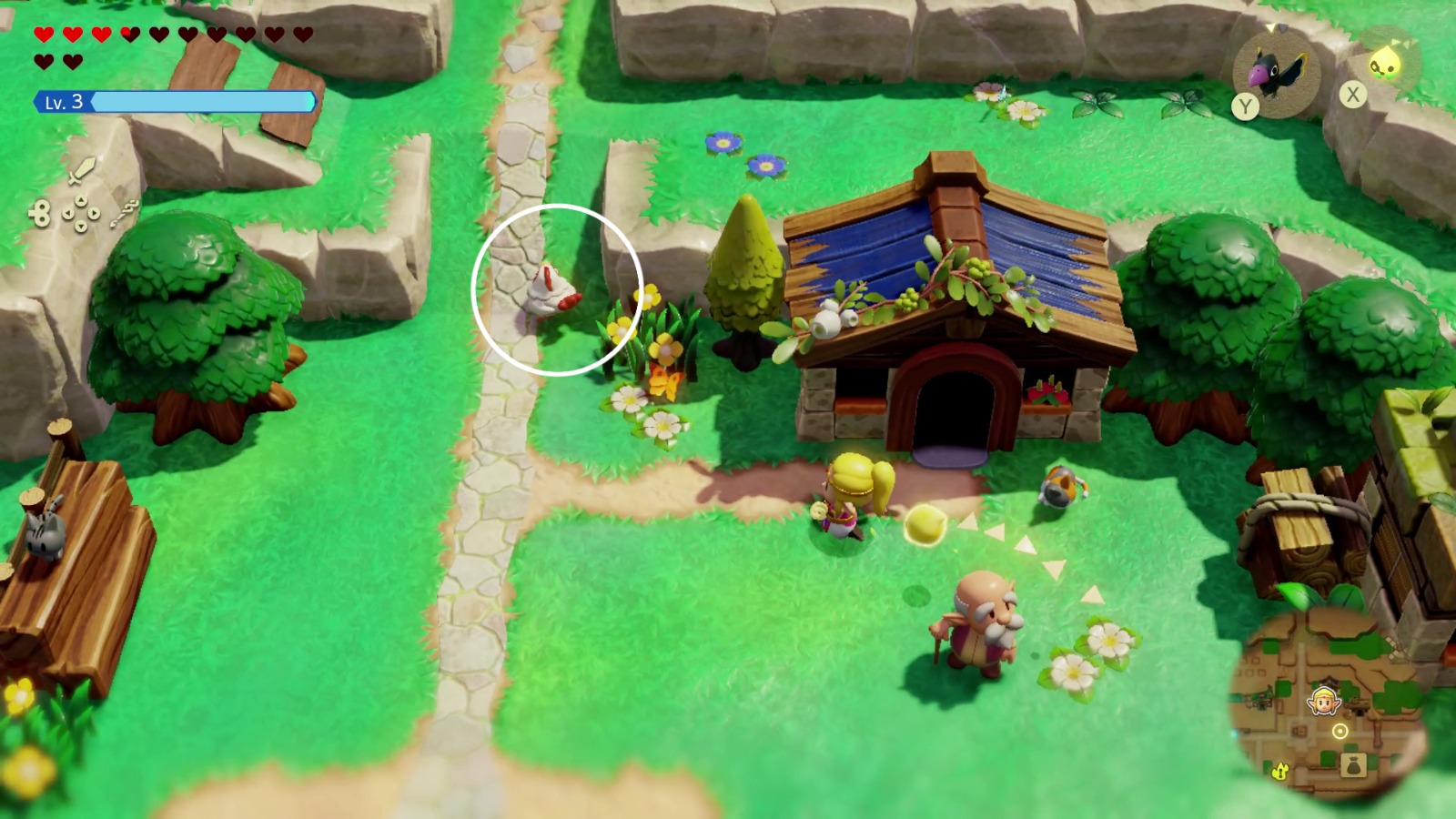The width and height of the screenshot is (1456, 819).
Task: Click the shop bag icon on the minimap
Action: (1353, 765)
